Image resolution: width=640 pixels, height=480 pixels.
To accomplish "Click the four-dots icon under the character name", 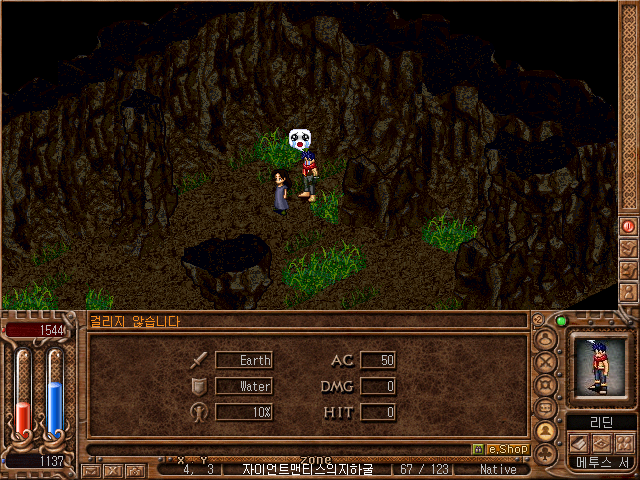I will tap(623, 442).
